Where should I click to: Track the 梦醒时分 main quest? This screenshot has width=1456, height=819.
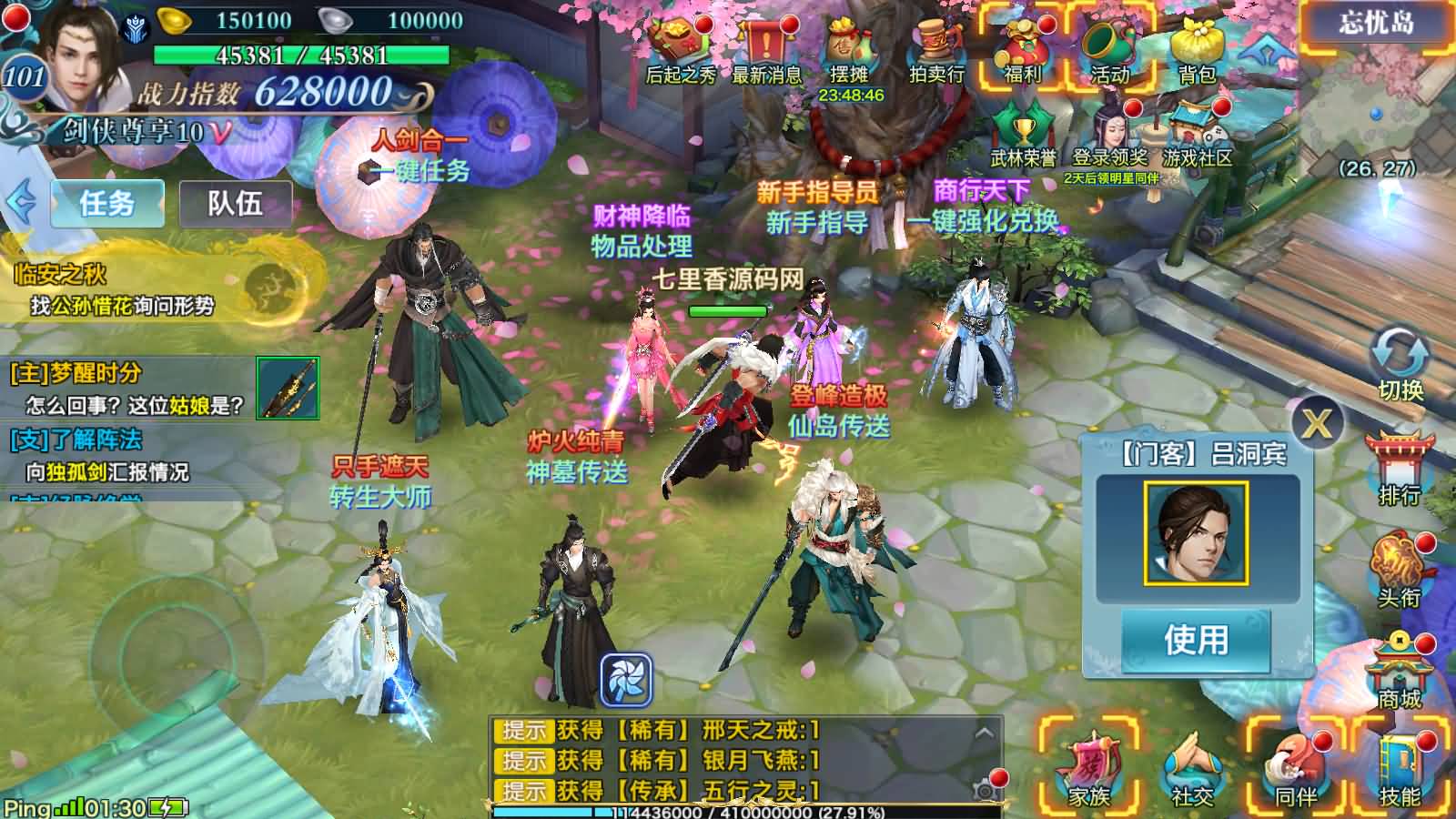click(127, 389)
